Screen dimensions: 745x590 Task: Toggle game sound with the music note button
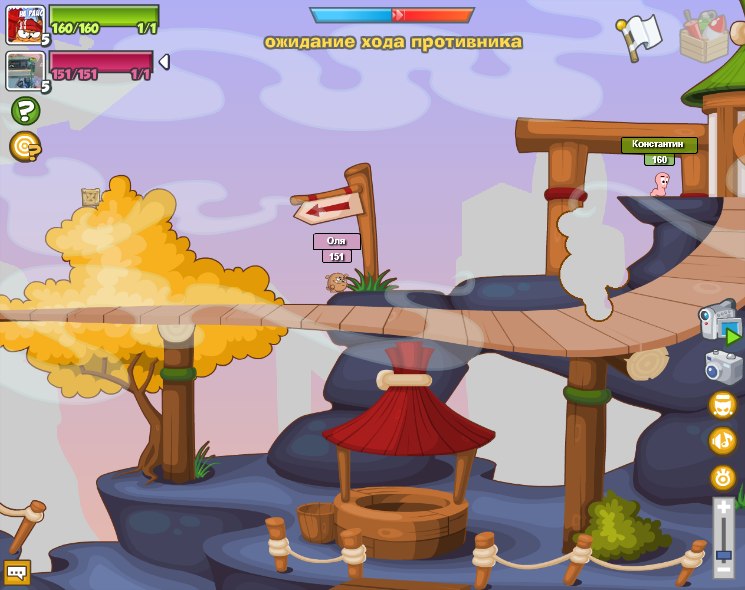(x=722, y=441)
